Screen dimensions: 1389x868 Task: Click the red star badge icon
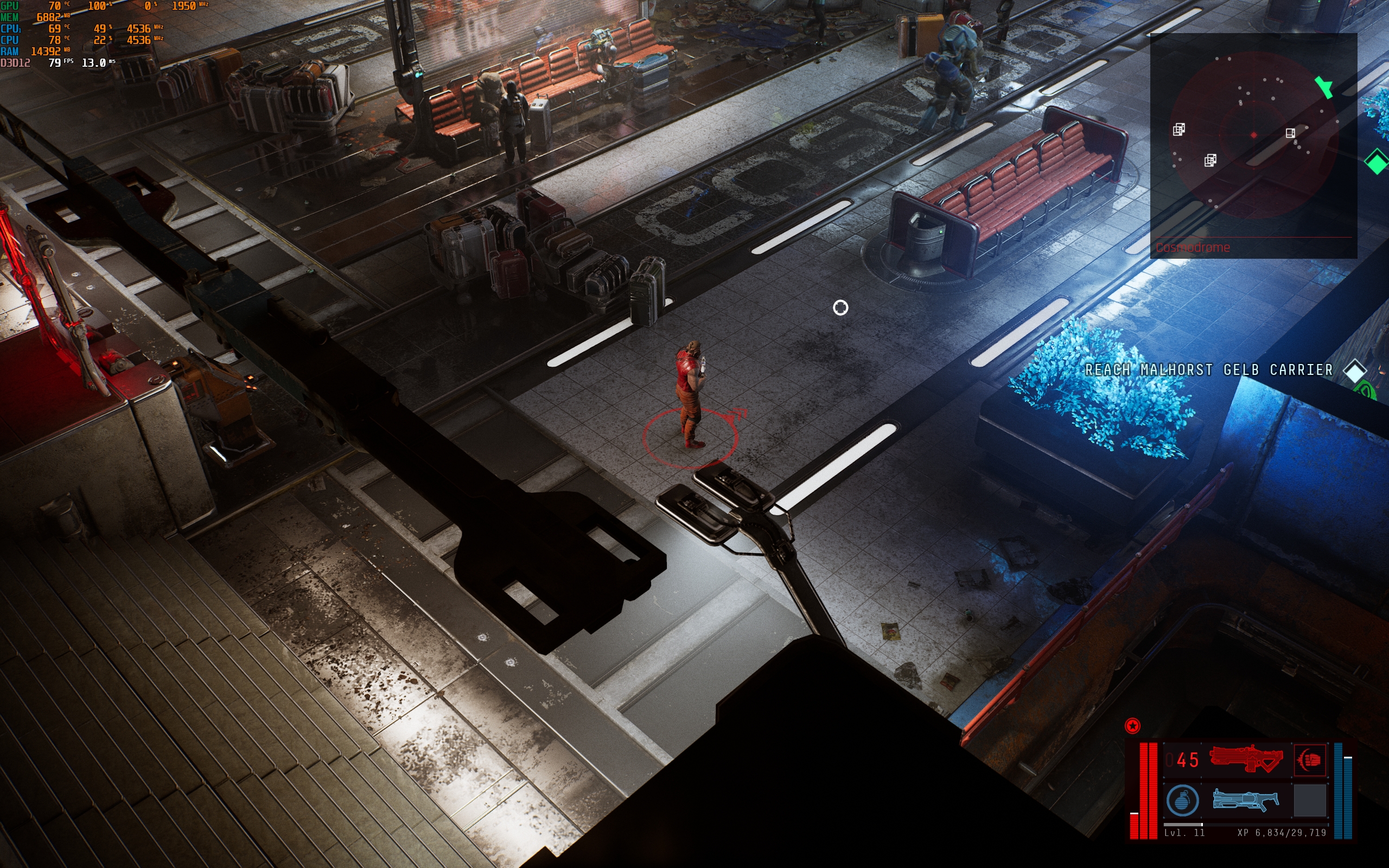1132,726
